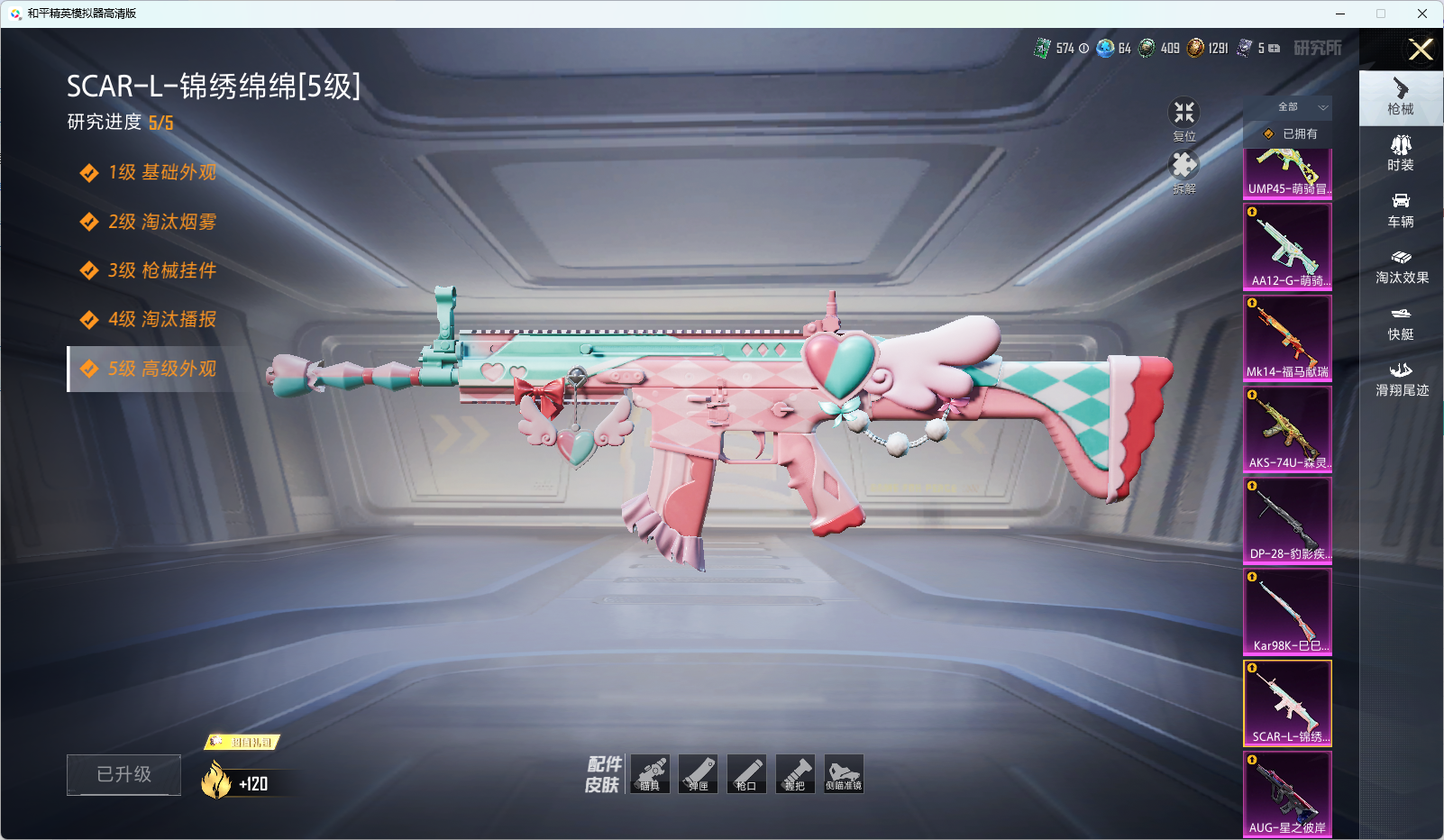Show the 淘汰效果 (elimination effects) tab
Image resolution: width=1444 pixels, height=840 pixels.
point(1402,266)
